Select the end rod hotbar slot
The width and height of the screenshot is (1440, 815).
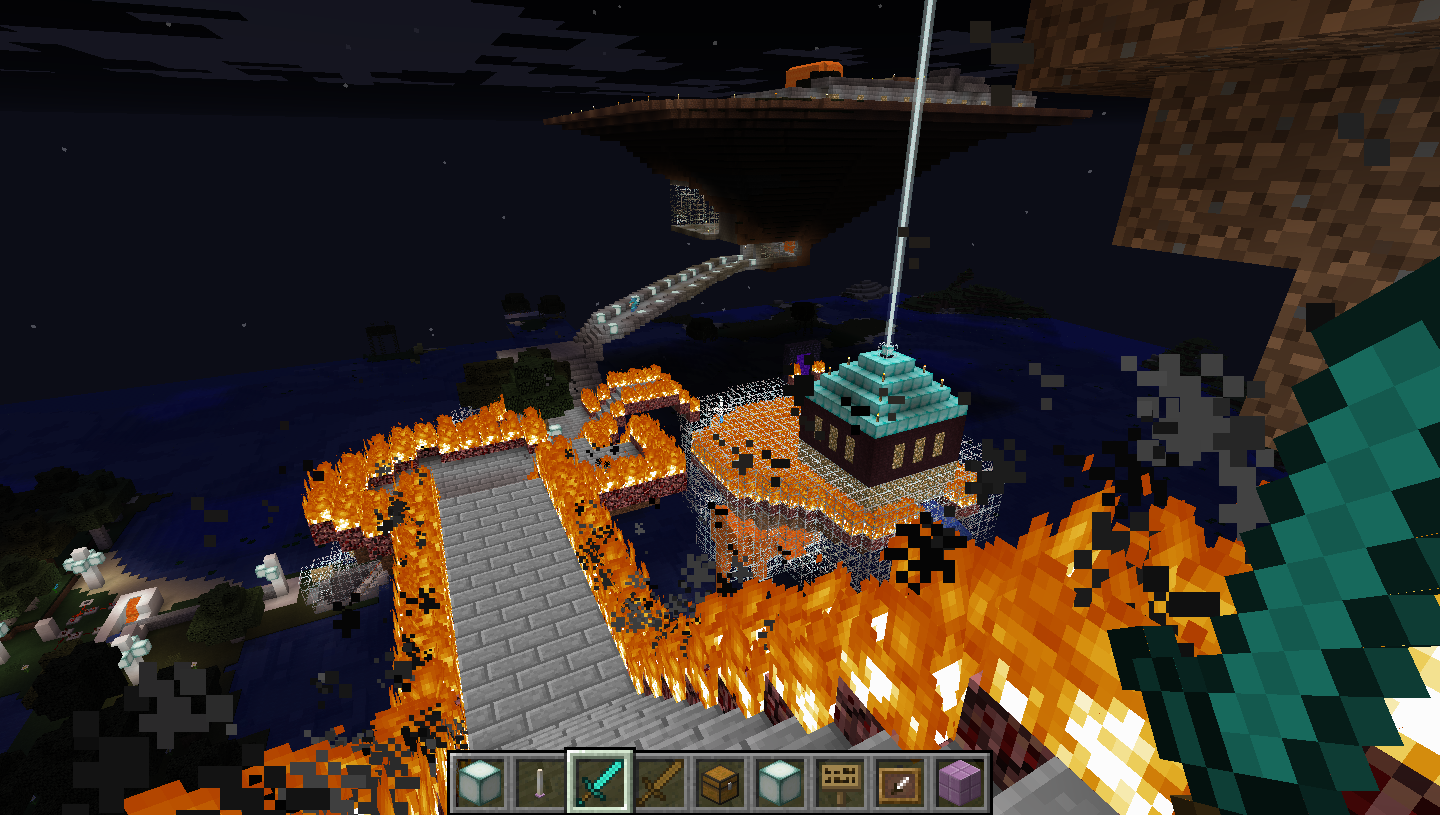coord(540,781)
